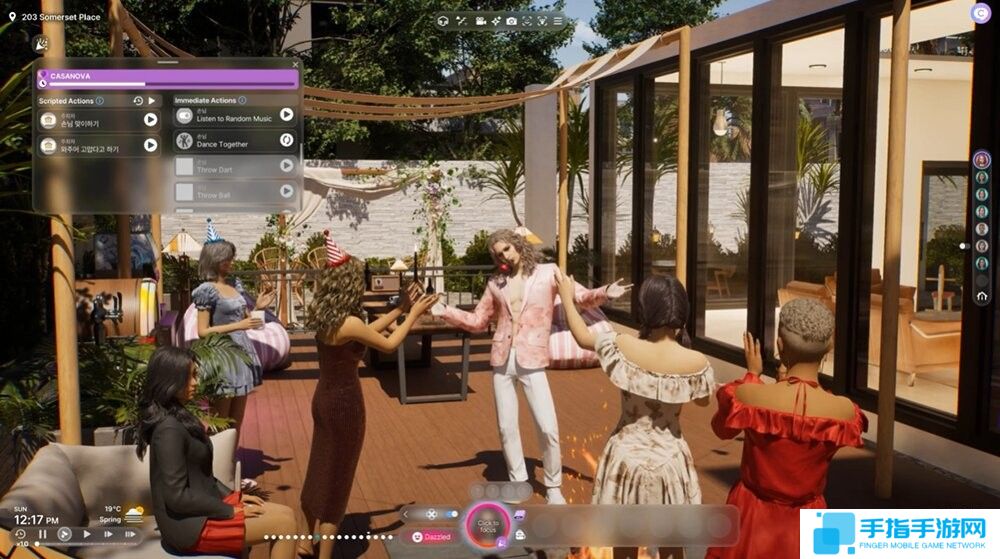
Task: Play the Listen to Random Music action
Action: pos(286,115)
